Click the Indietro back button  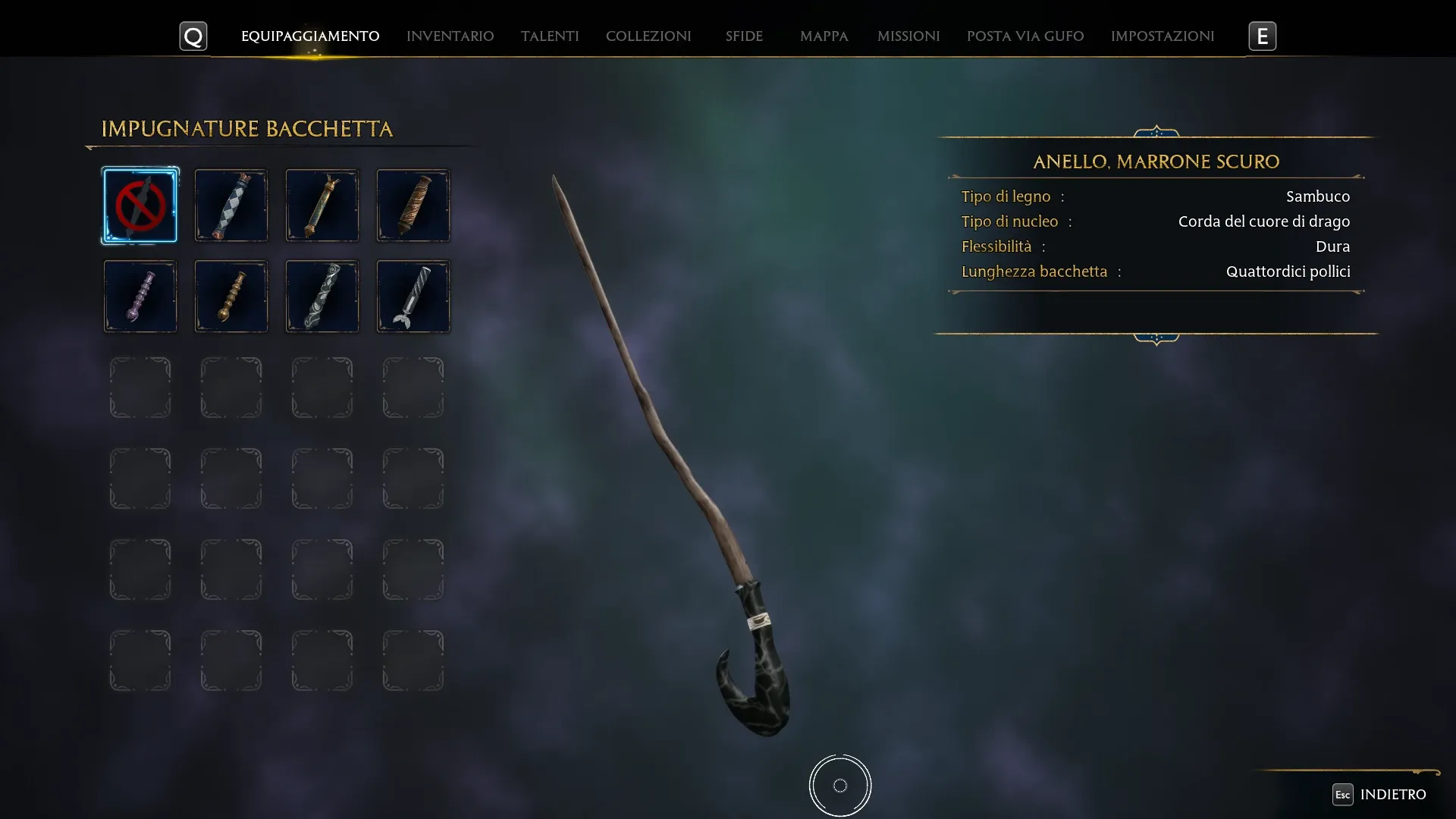(x=1380, y=794)
